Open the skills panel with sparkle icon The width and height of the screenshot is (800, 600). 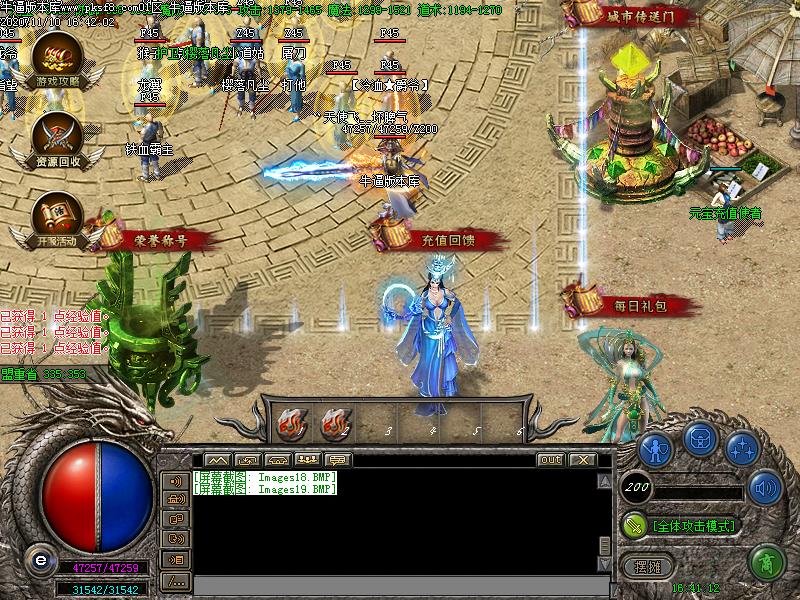click(x=742, y=446)
